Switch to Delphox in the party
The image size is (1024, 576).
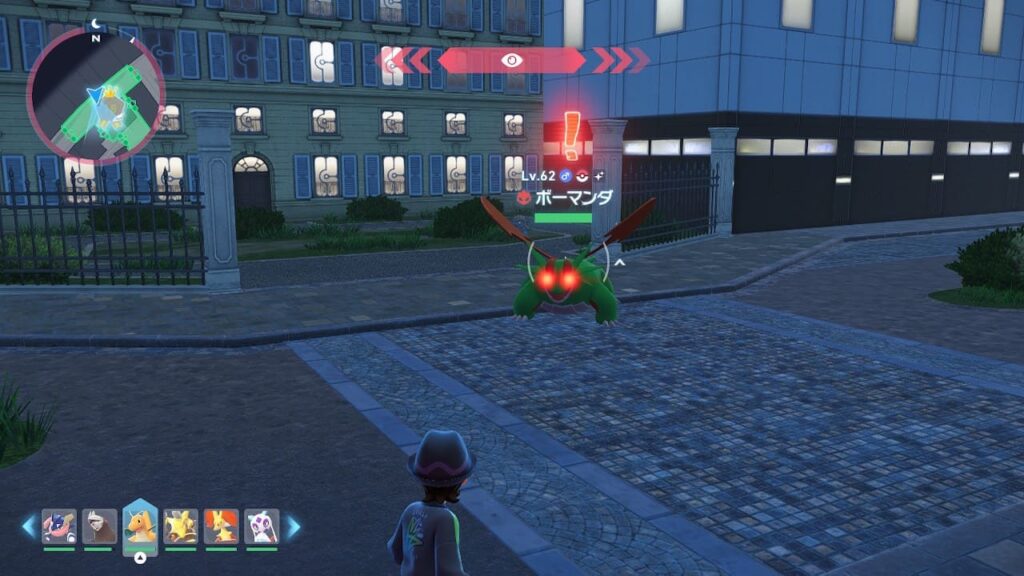[x=221, y=526]
